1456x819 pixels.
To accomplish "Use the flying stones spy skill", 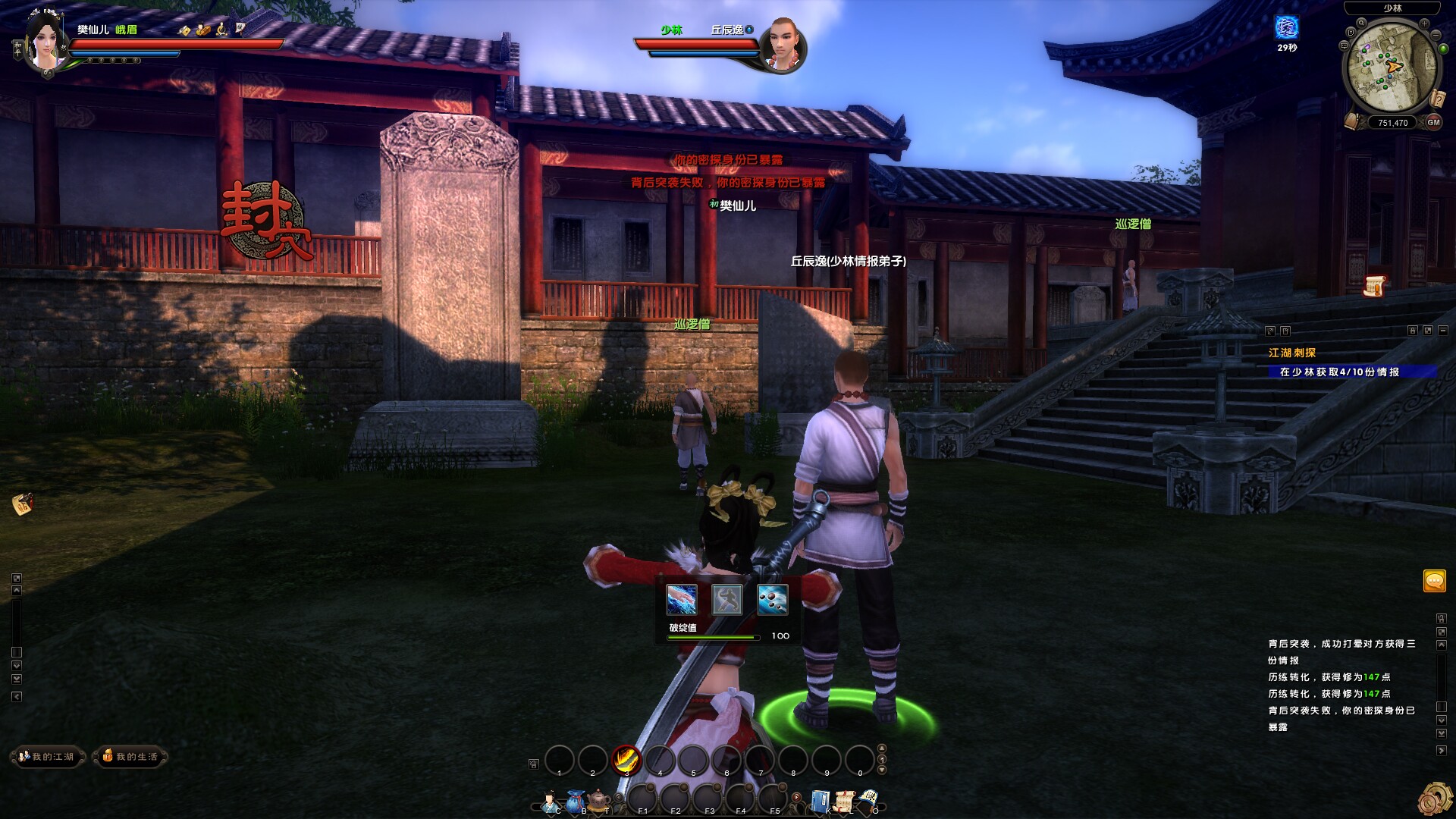I will 772,600.
